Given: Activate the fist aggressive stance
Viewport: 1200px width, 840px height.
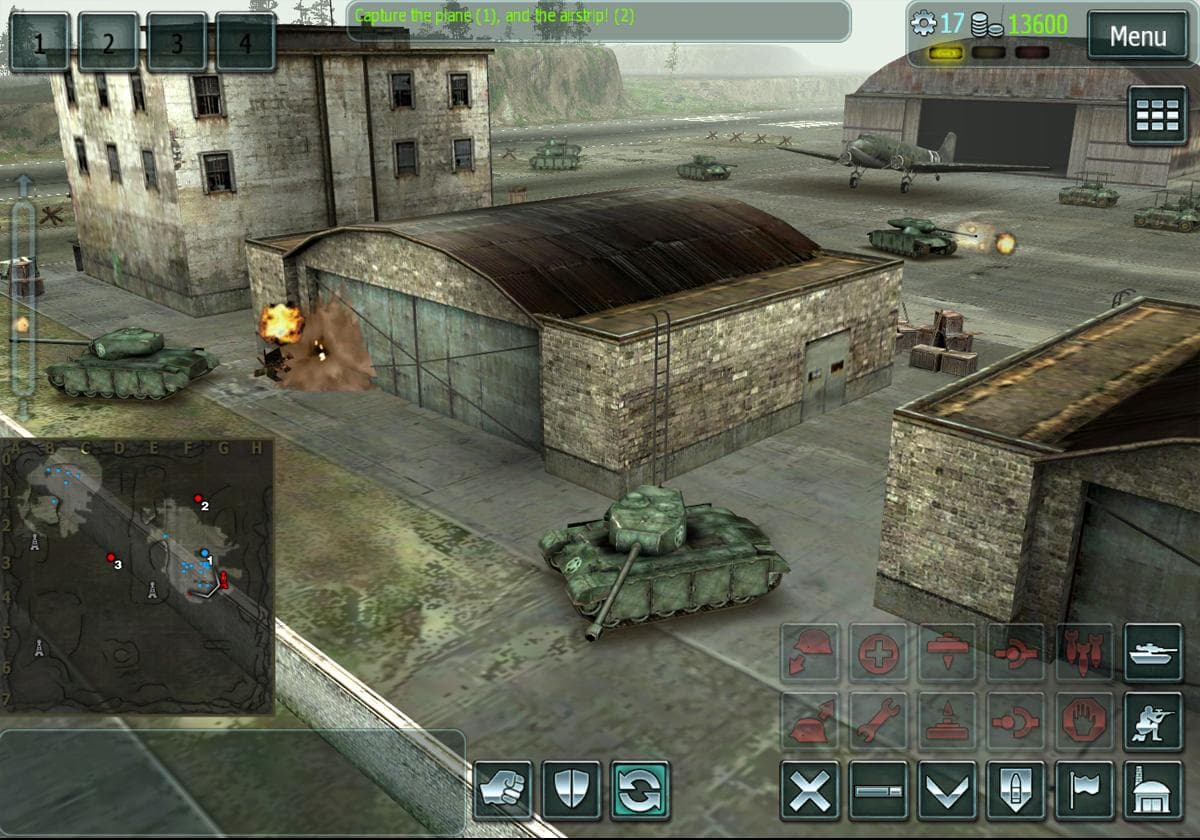Looking at the screenshot, I should pos(502,790).
